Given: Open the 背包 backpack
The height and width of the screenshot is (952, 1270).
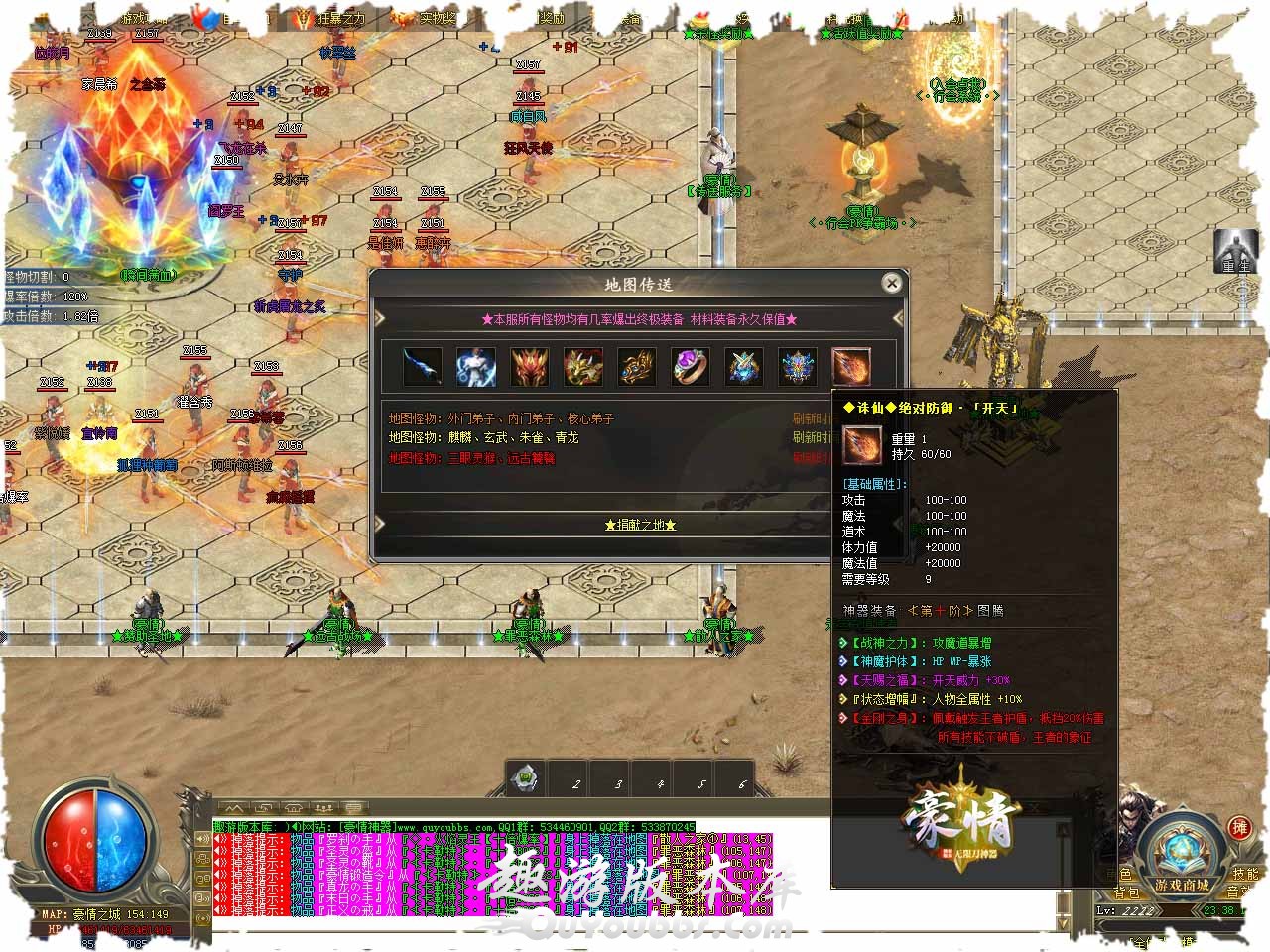Looking at the screenshot, I should click(1124, 892).
